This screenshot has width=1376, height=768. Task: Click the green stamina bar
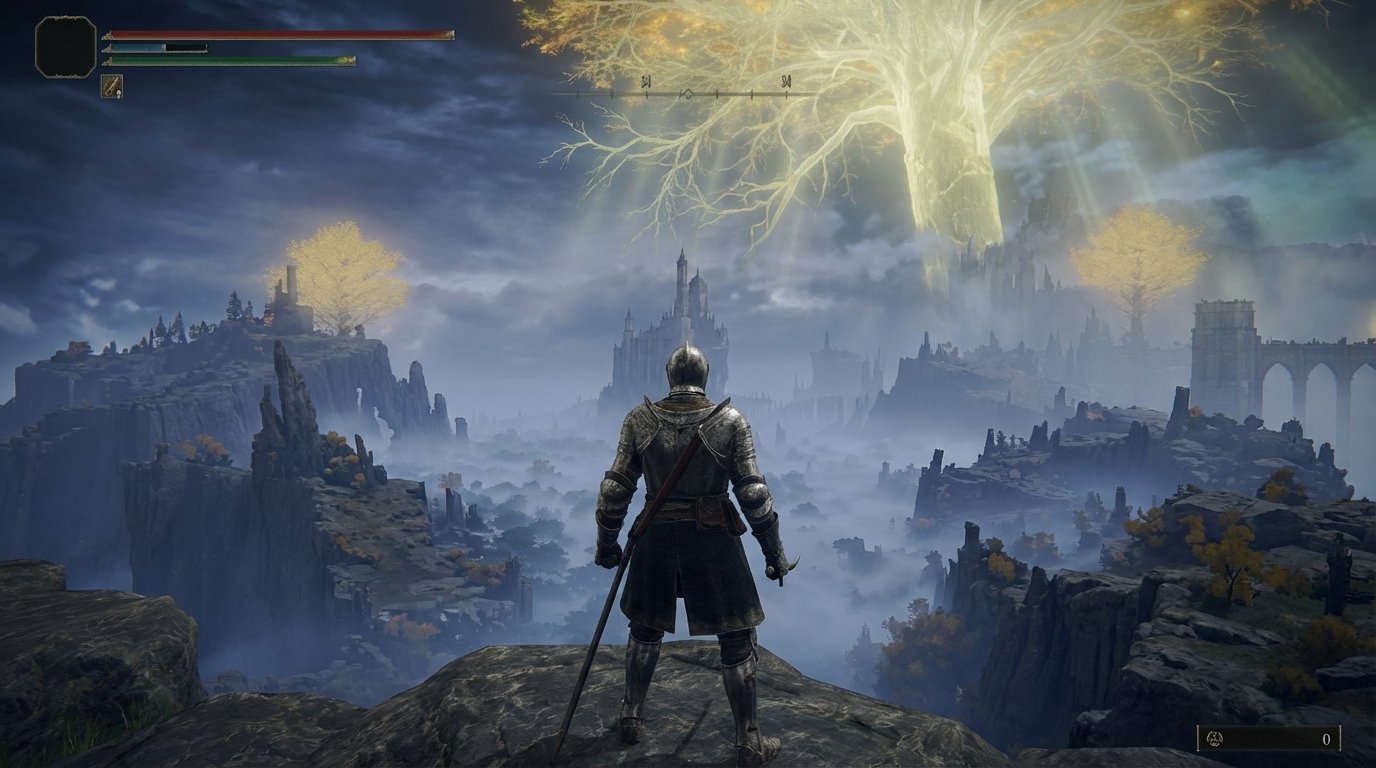(230, 60)
